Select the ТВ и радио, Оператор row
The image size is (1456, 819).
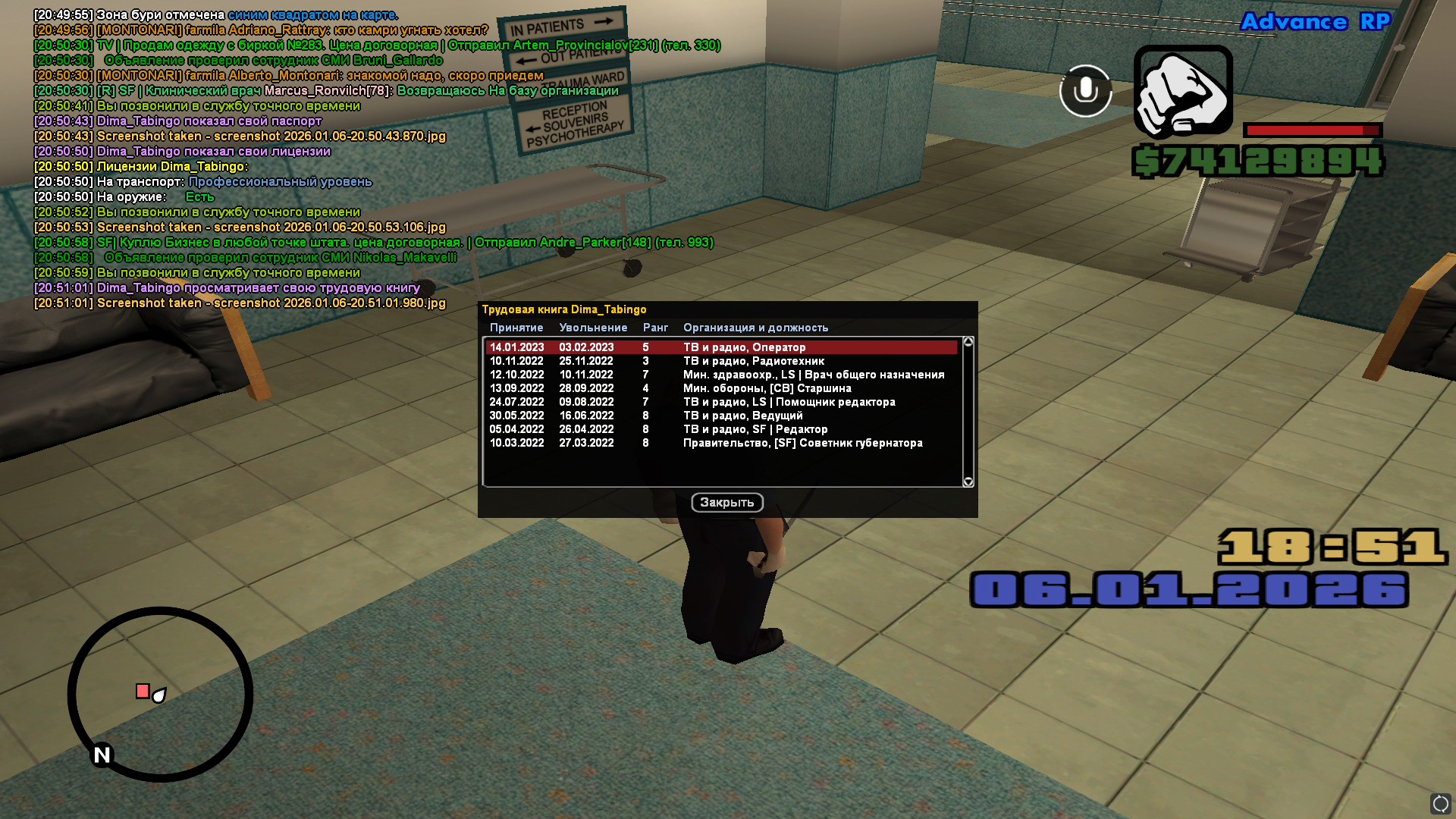coord(720,347)
